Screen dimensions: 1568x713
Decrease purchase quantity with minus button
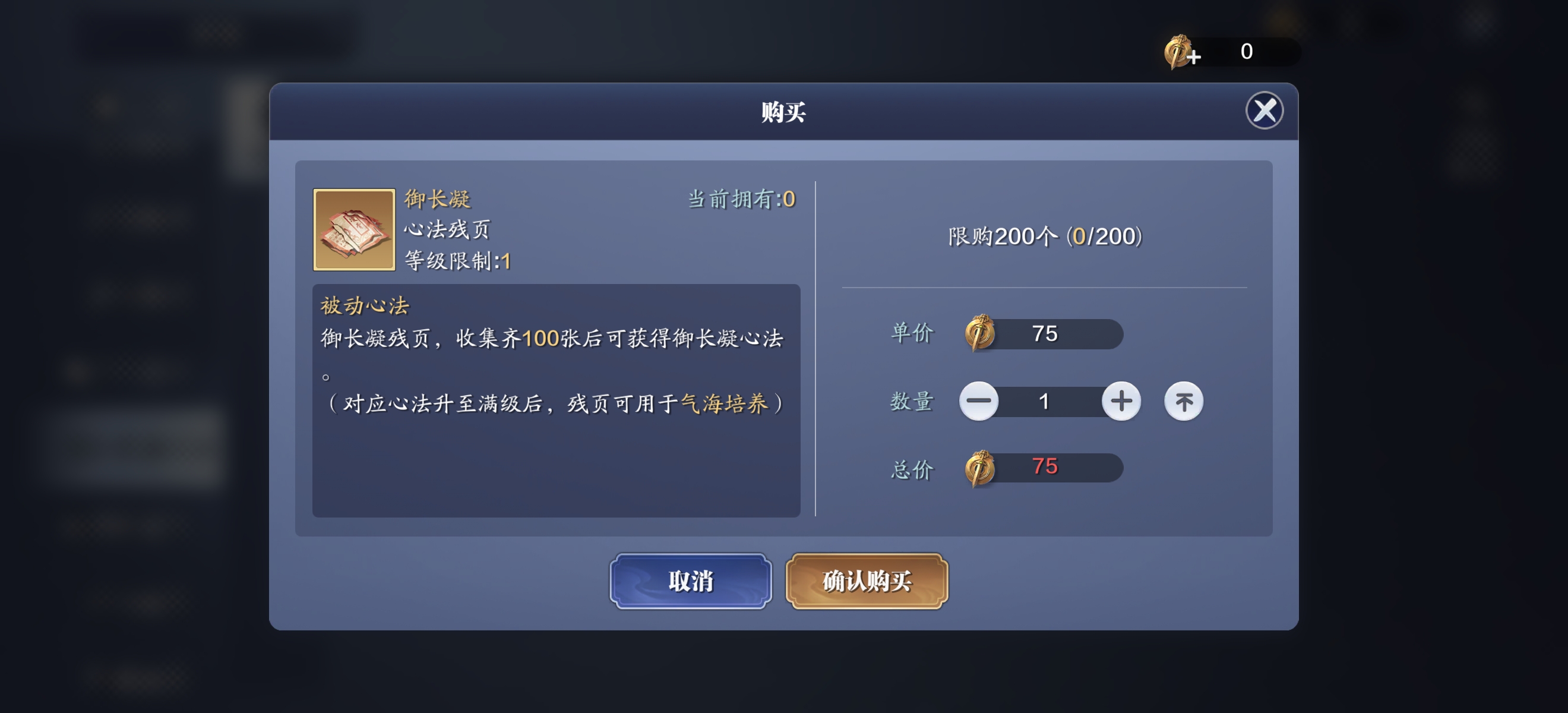tap(979, 400)
